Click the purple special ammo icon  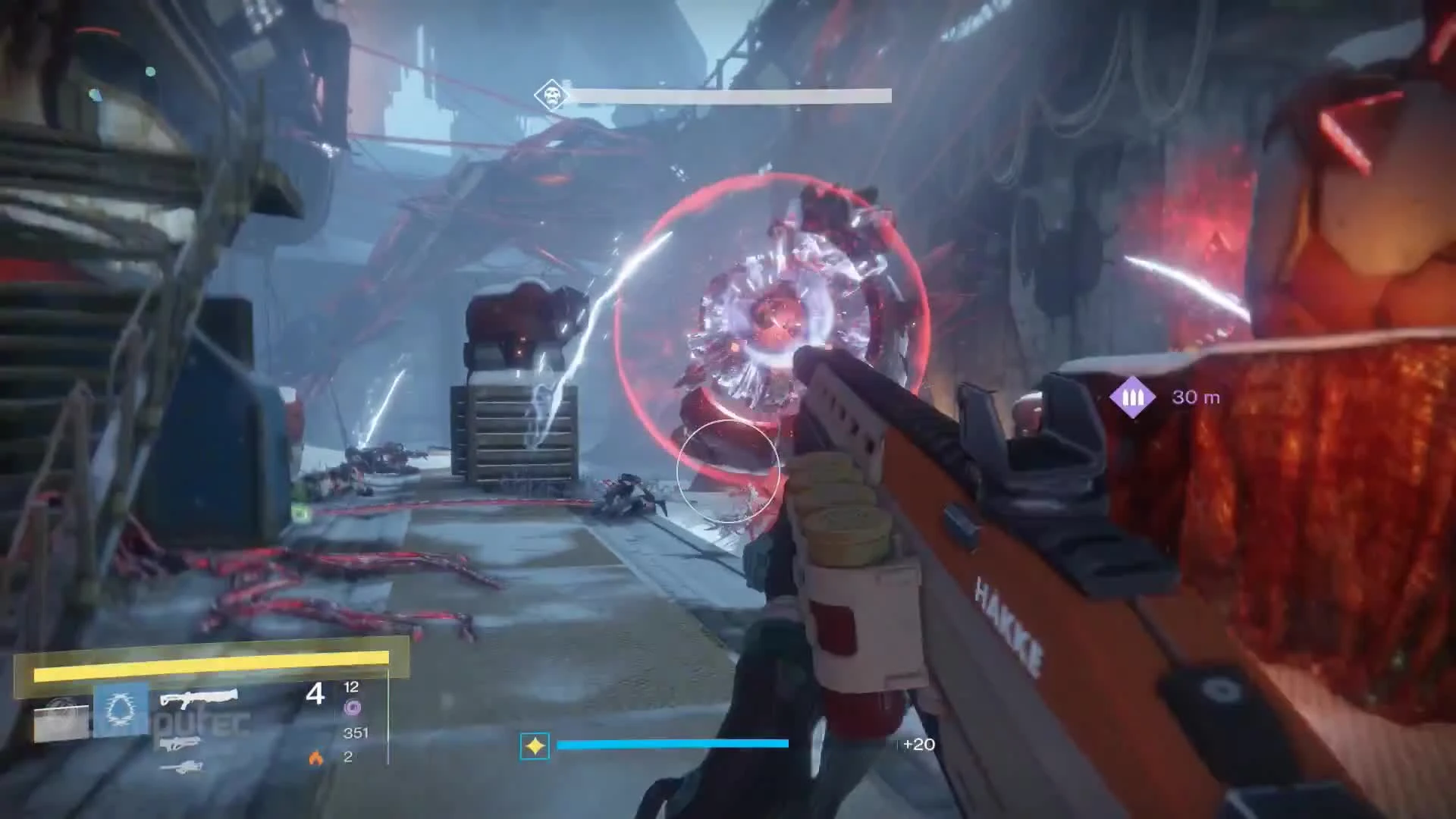click(x=353, y=709)
